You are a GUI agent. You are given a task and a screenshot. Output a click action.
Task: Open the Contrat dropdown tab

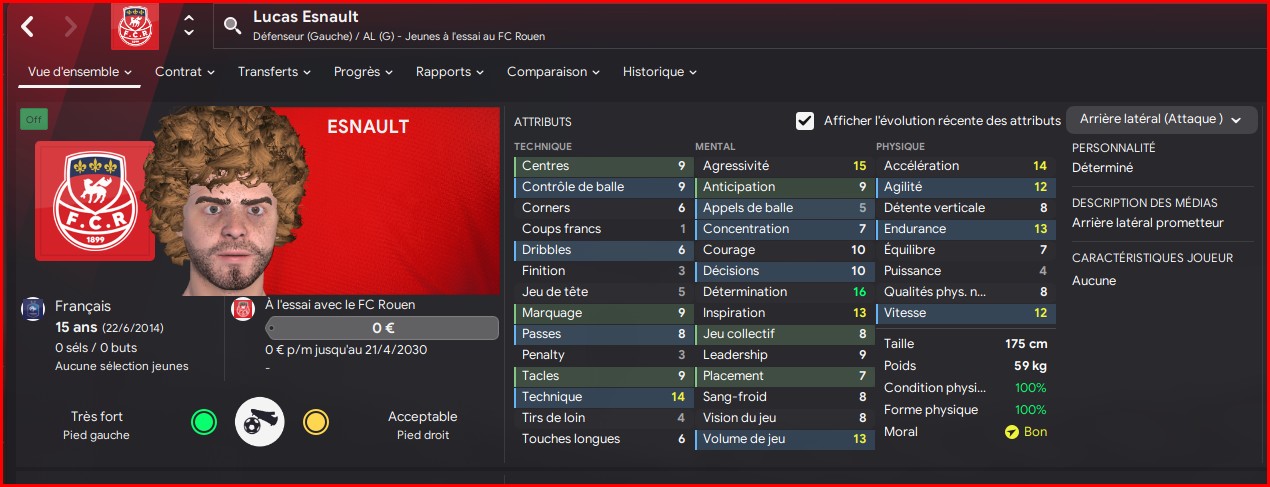185,72
